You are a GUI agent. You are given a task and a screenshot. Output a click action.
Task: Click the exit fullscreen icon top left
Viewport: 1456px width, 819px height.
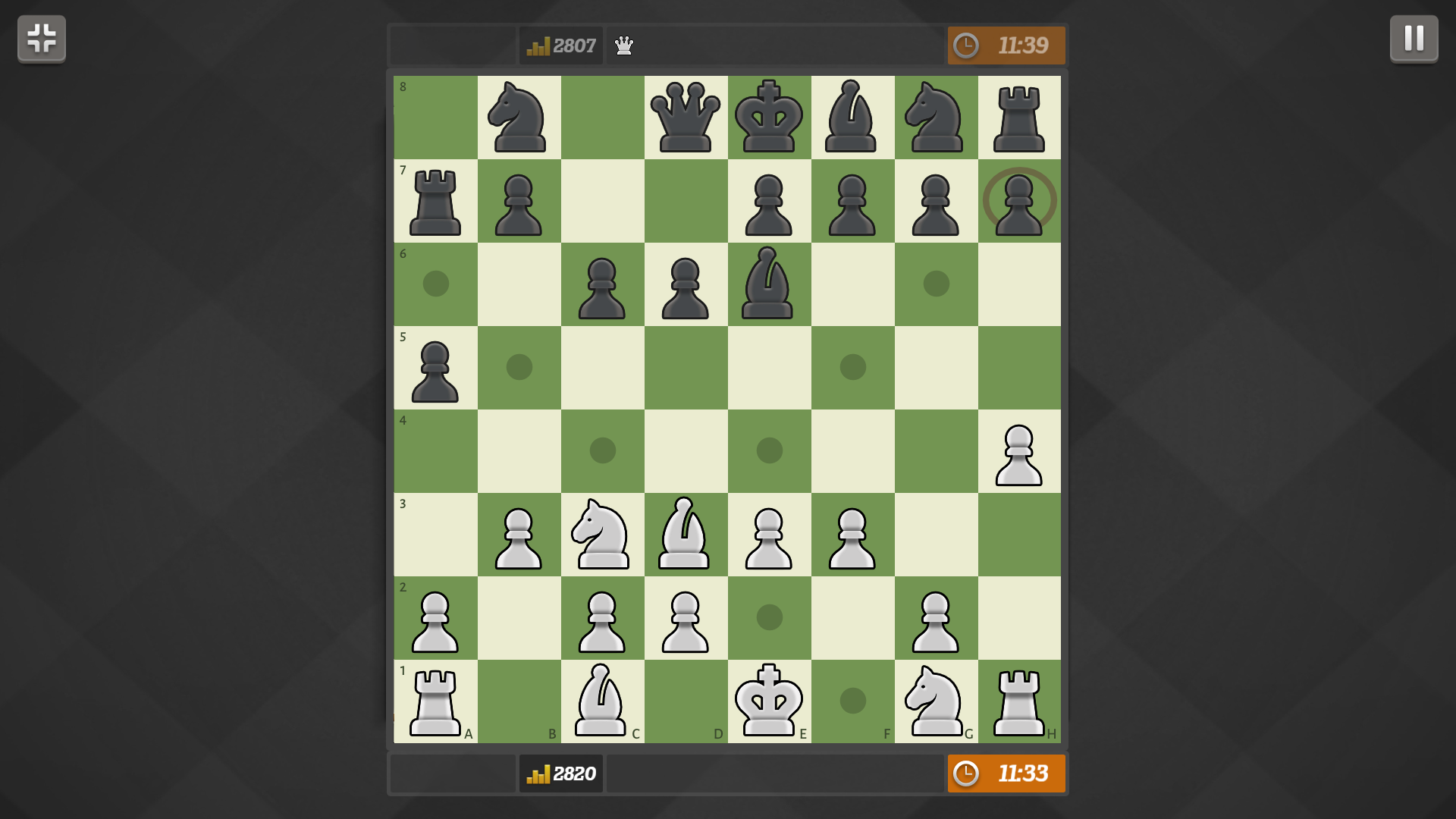click(41, 39)
